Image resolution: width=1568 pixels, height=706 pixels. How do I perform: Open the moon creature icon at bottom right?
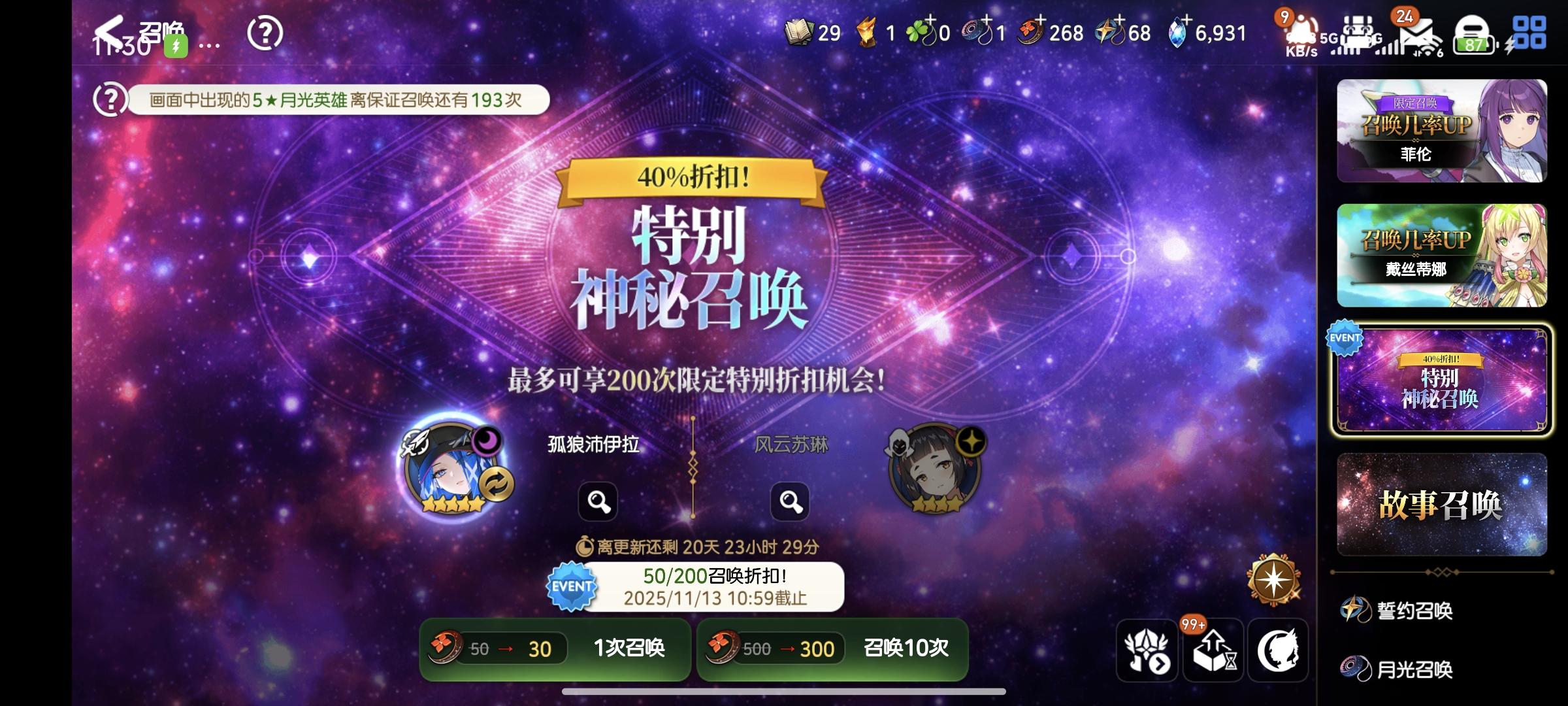pos(1279,649)
